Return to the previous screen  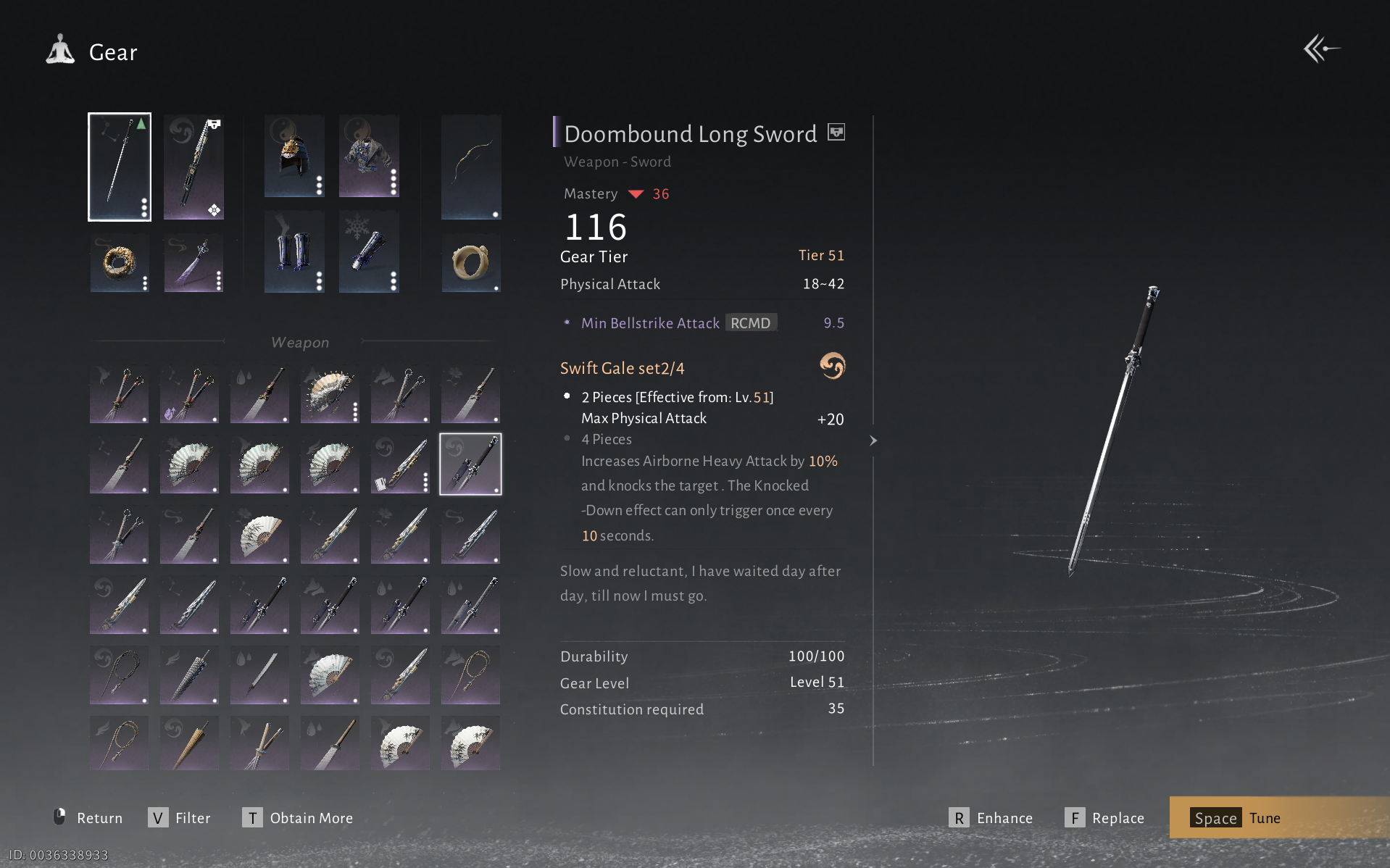coord(88,818)
